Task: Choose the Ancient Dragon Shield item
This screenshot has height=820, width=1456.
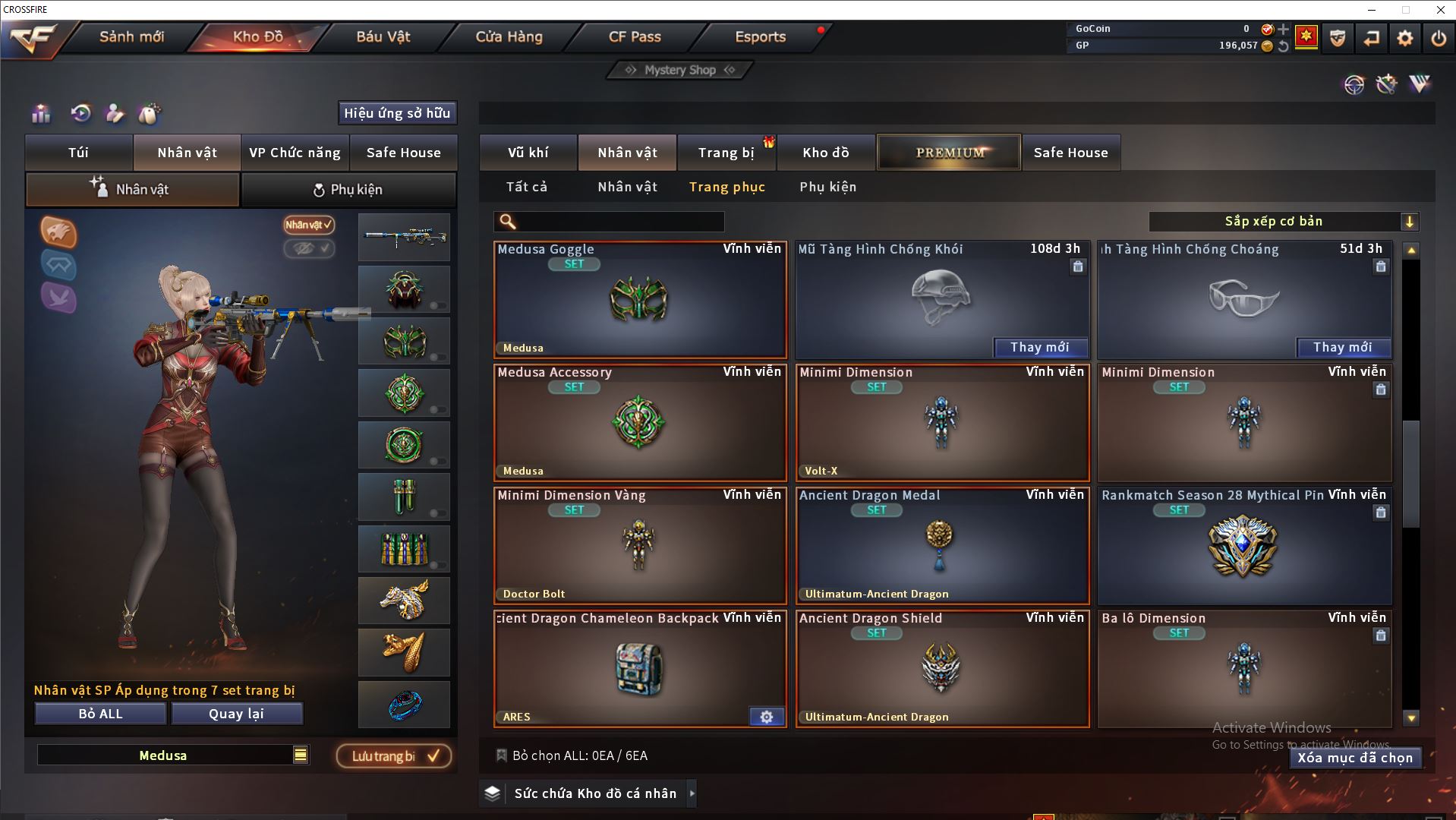Action: tap(942, 669)
